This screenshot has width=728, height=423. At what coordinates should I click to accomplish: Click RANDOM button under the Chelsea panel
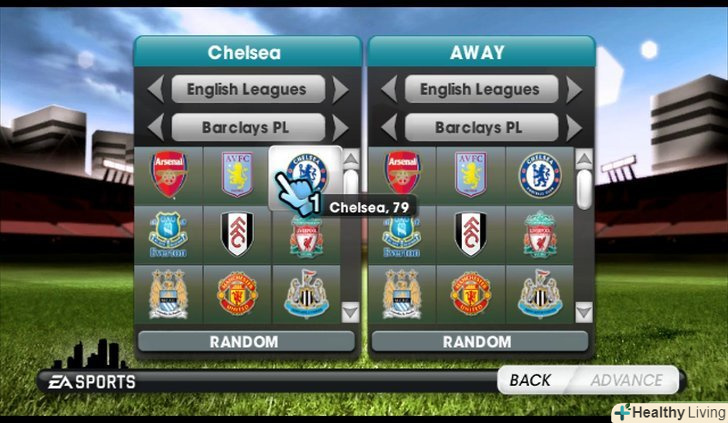pyautogui.click(x=245, y=342)
